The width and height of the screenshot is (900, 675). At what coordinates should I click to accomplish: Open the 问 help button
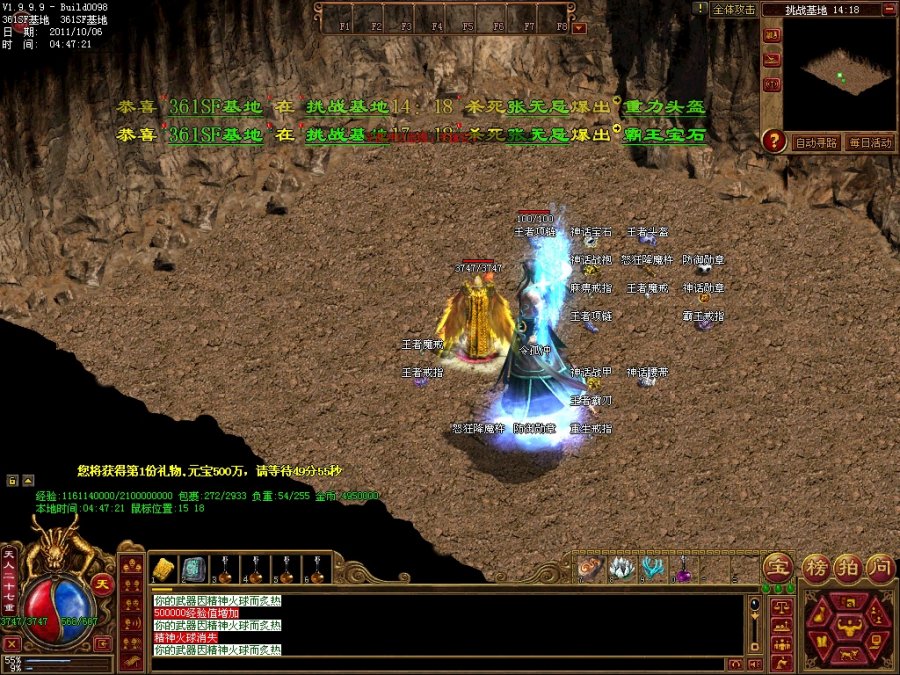(879, 567)
